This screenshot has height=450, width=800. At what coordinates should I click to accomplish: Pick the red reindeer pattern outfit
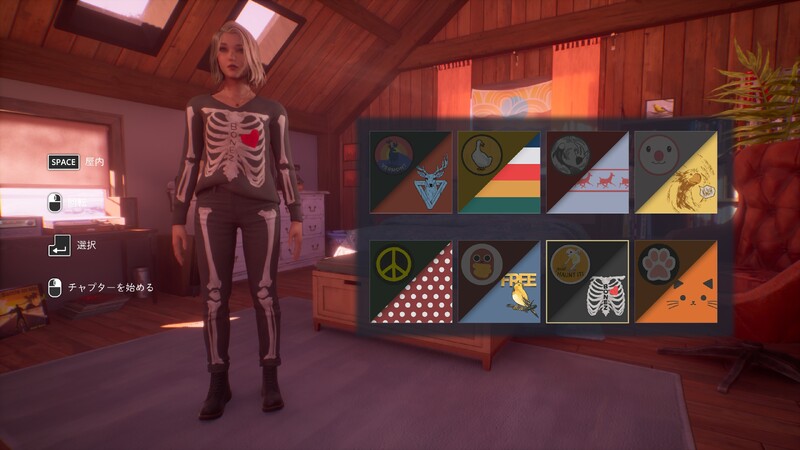click(587, 173)
